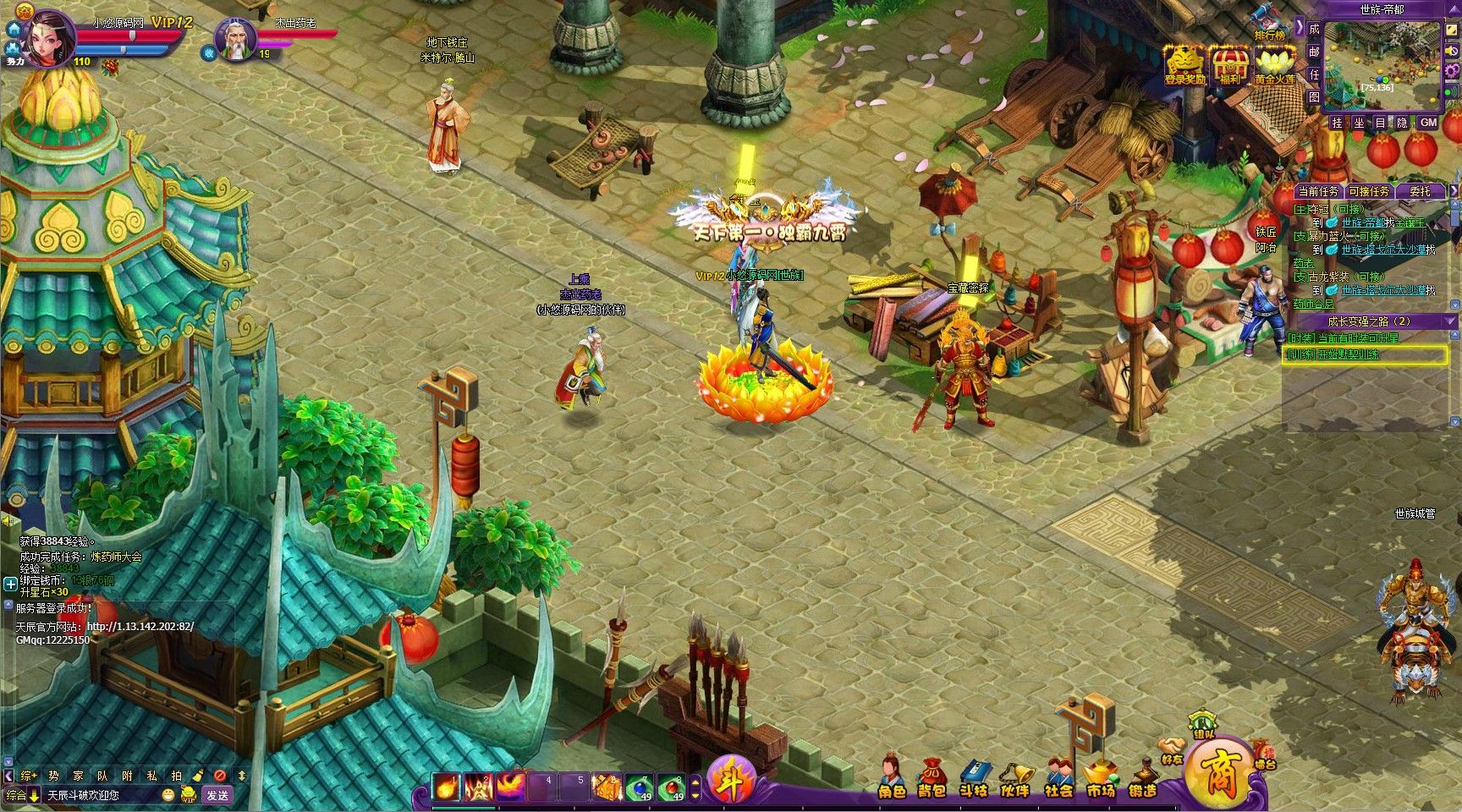Open the 市场 market
This screenshot has width=1462, height=812.
(1101, 778)
